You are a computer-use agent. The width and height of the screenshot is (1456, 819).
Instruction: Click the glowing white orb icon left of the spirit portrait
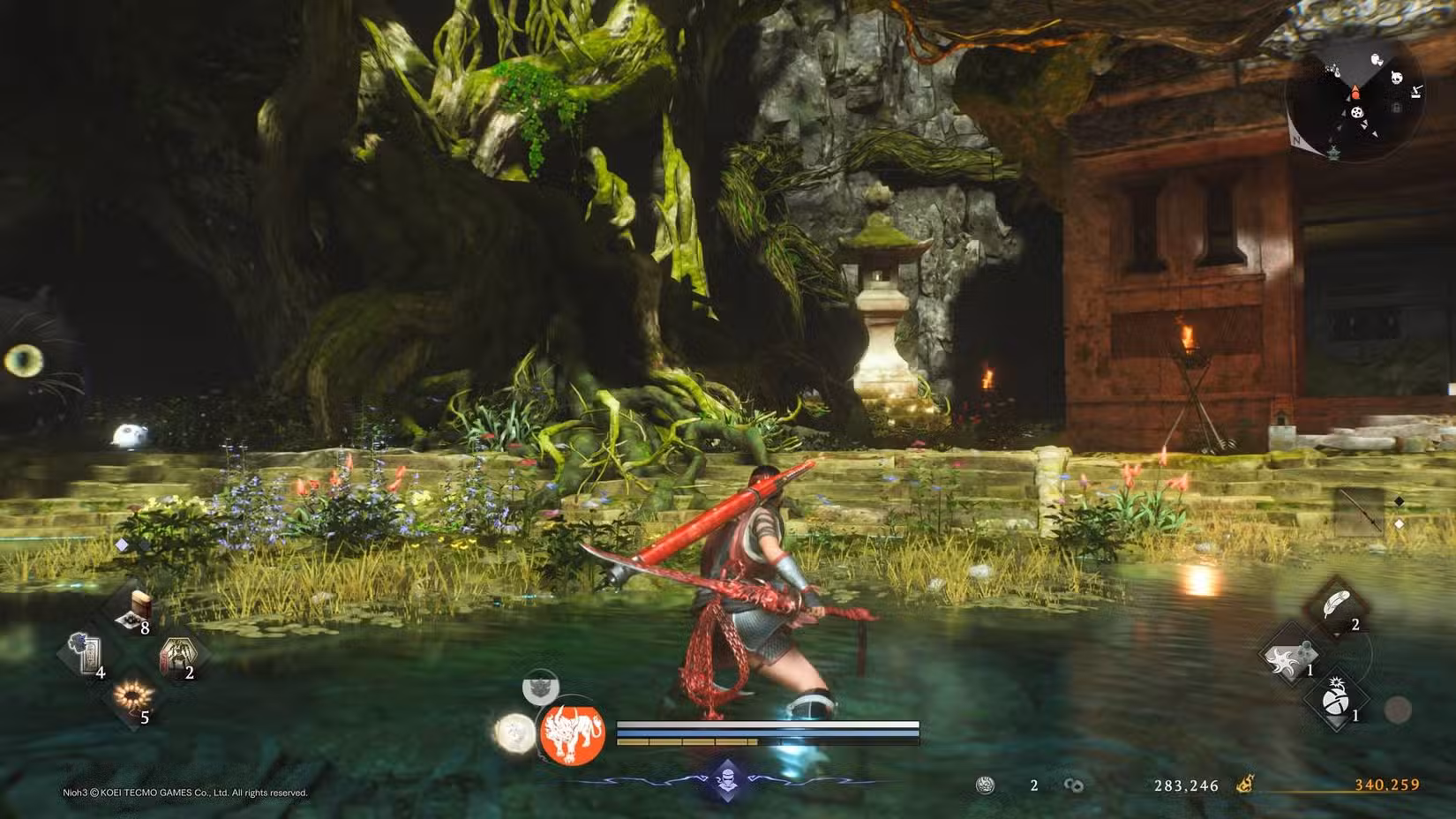pos(515,733)
